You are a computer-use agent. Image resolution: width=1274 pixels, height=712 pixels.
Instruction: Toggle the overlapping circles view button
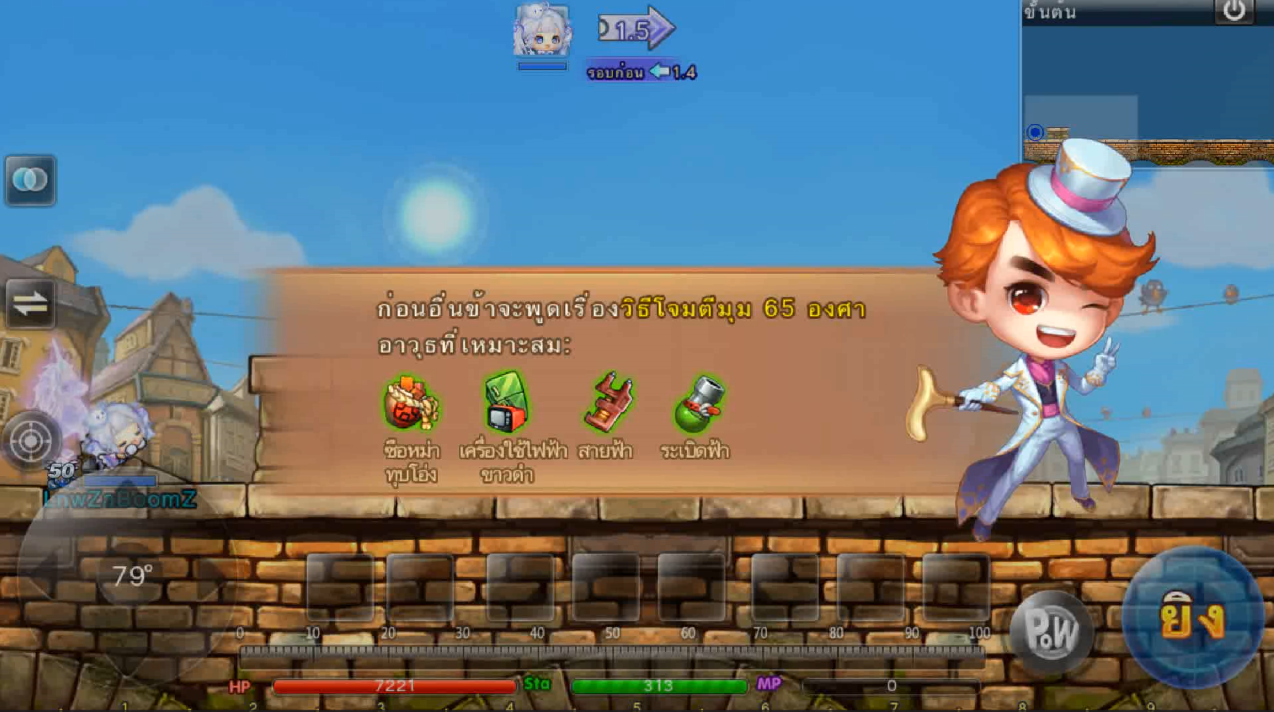(x=30, y=181)
